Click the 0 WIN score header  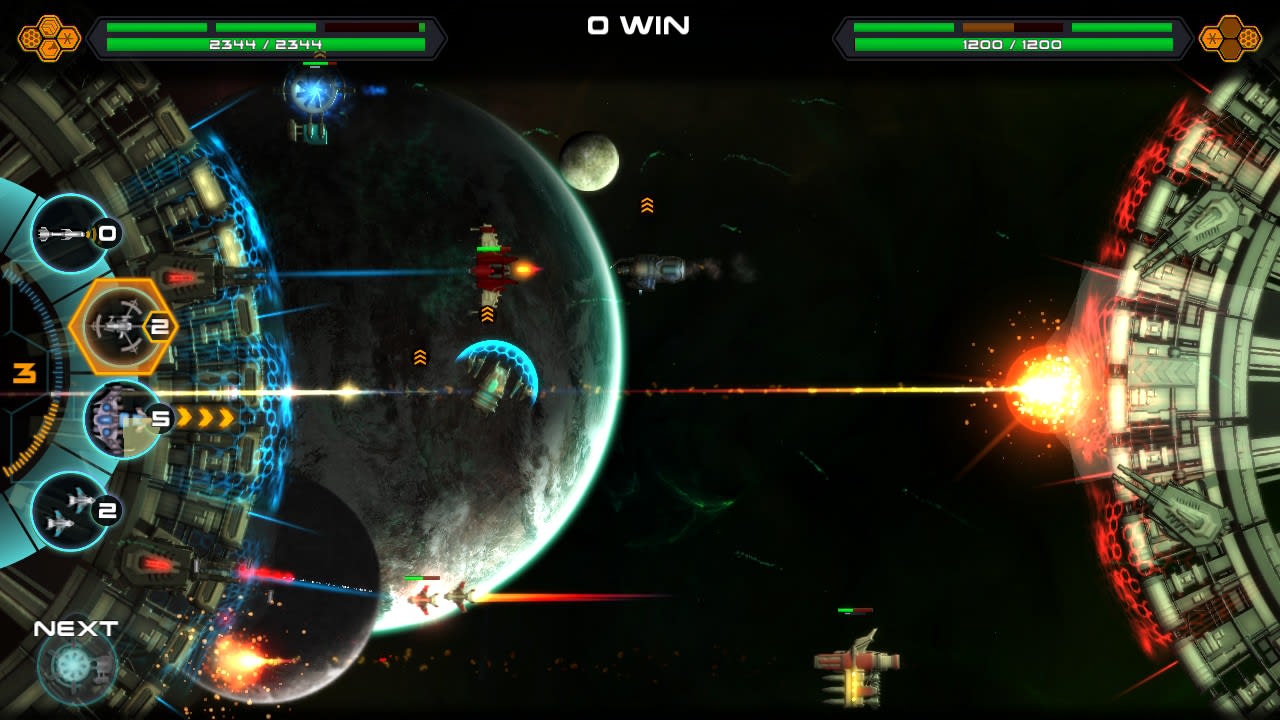tap(639, 26)
